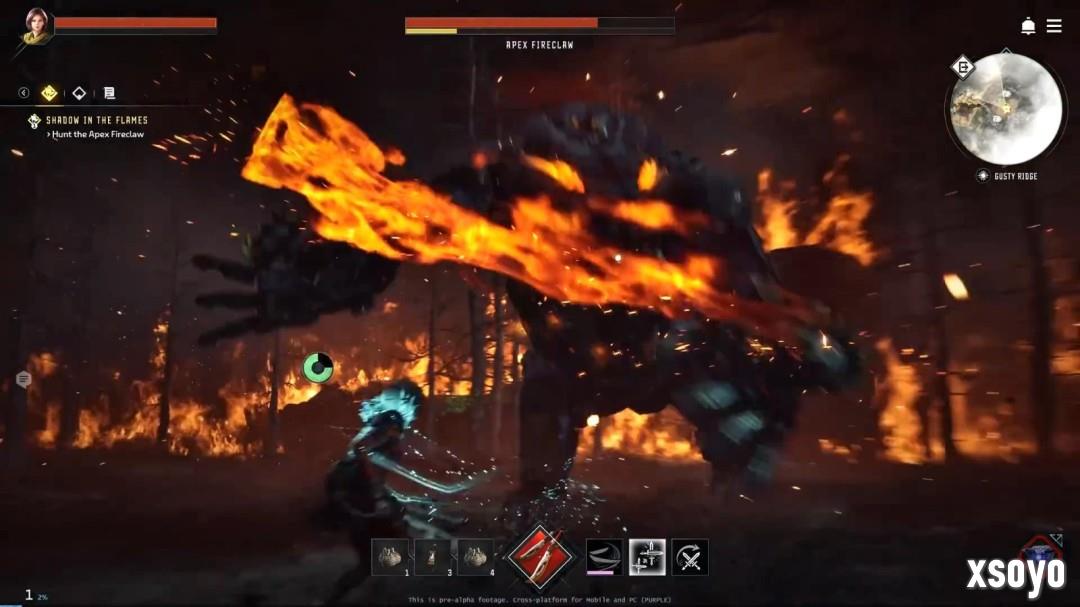Switch to the yellow diamond quest tab
This screenshot has width=1080, height=607.
pos(49,93)
